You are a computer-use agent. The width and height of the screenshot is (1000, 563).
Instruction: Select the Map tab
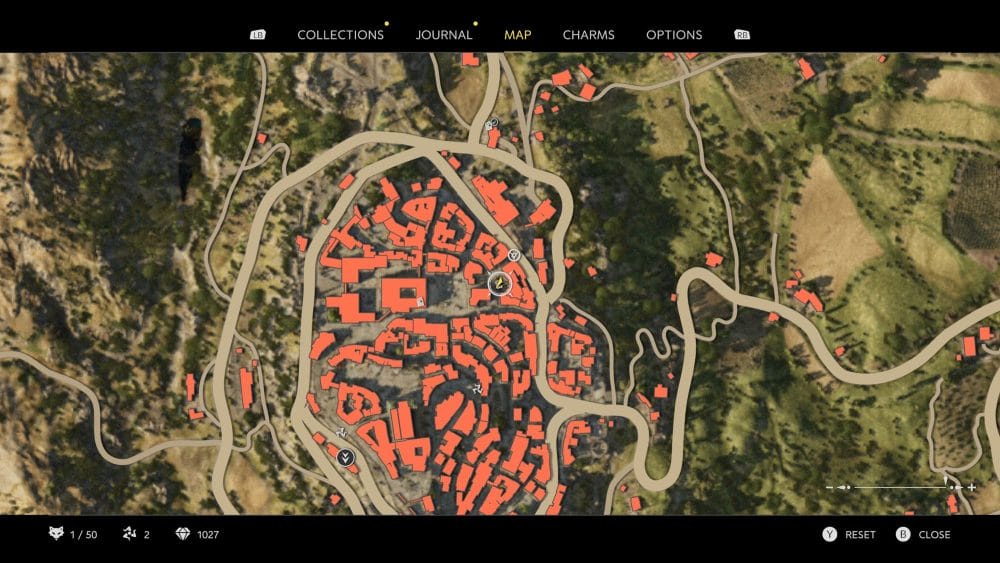point(518,34)
